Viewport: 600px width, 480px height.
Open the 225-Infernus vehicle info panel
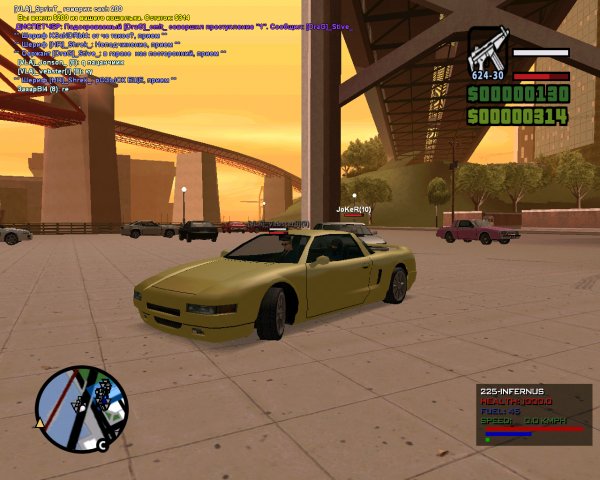533,413
